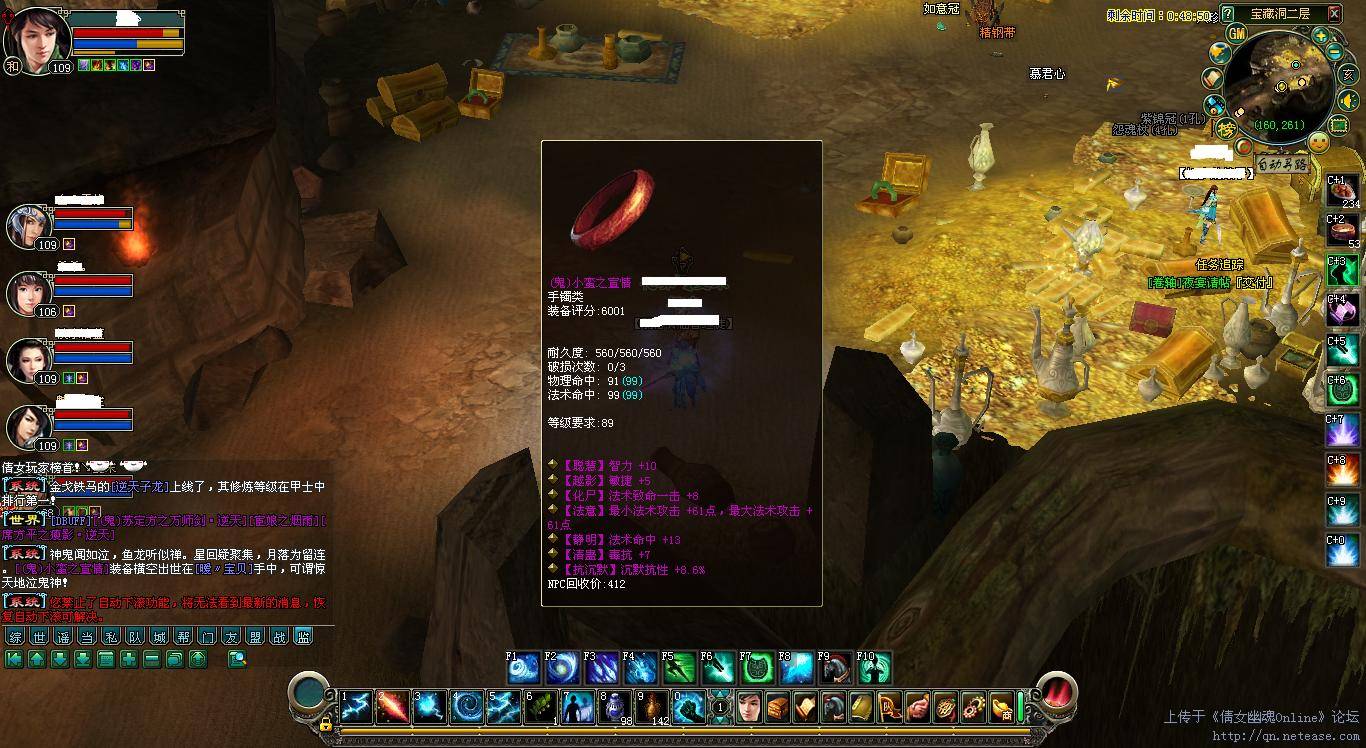Use the C+1 food item quick slot
This screenshot has height=748, width=1366.
click(x=1343, y=192)
